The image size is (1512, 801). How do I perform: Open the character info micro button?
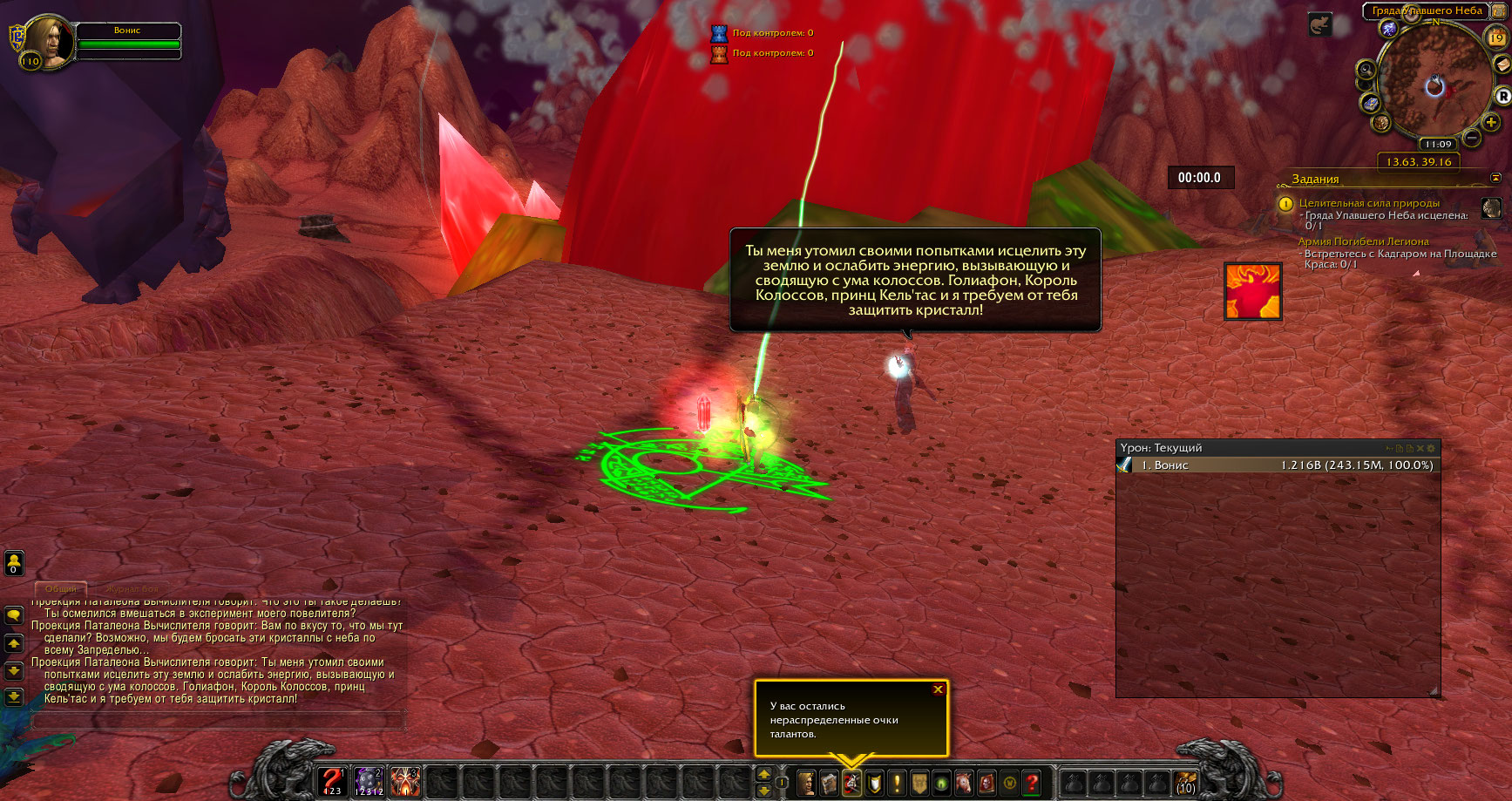tap(806, 783)
